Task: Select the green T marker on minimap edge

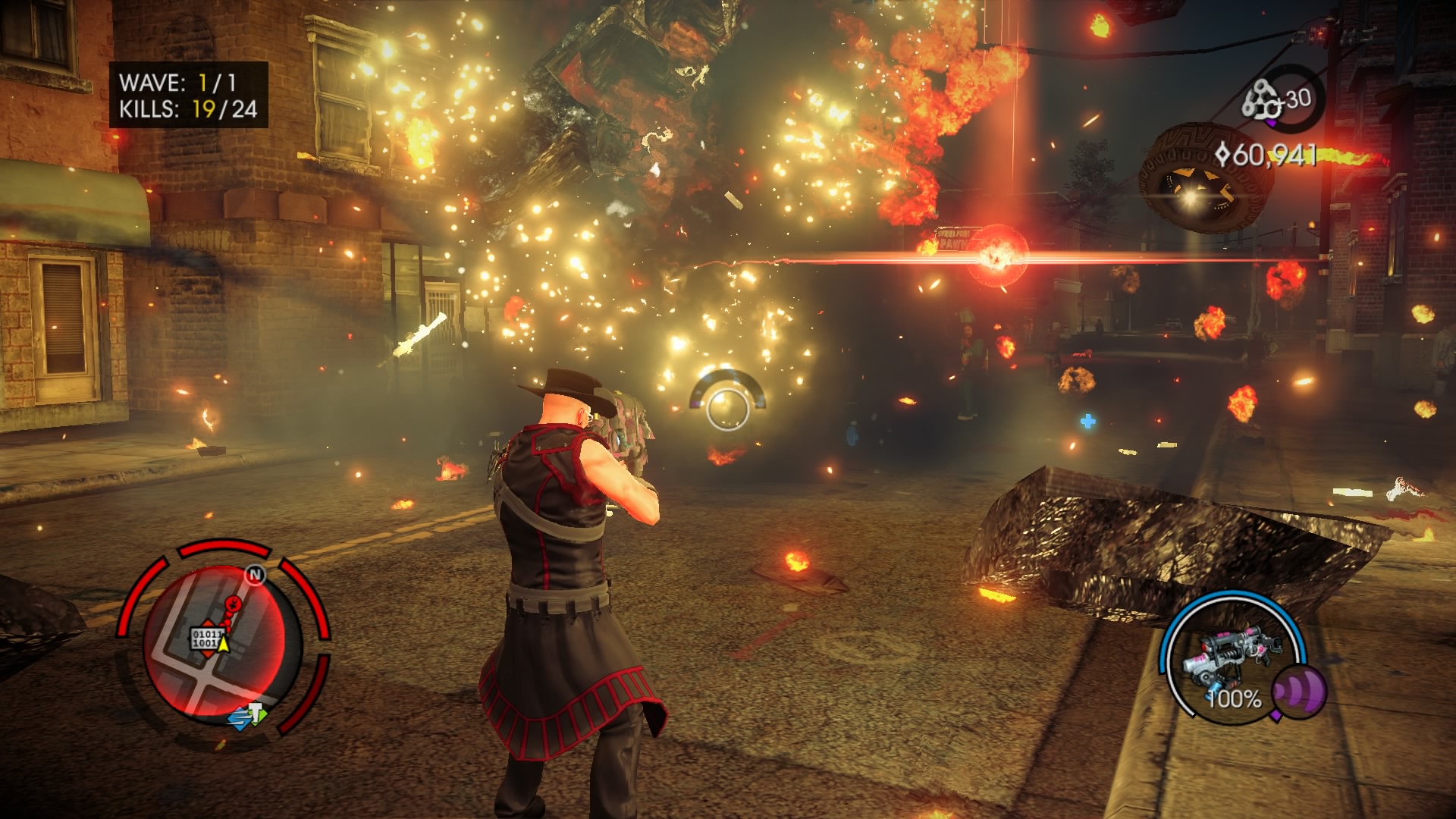Action: 257,713
